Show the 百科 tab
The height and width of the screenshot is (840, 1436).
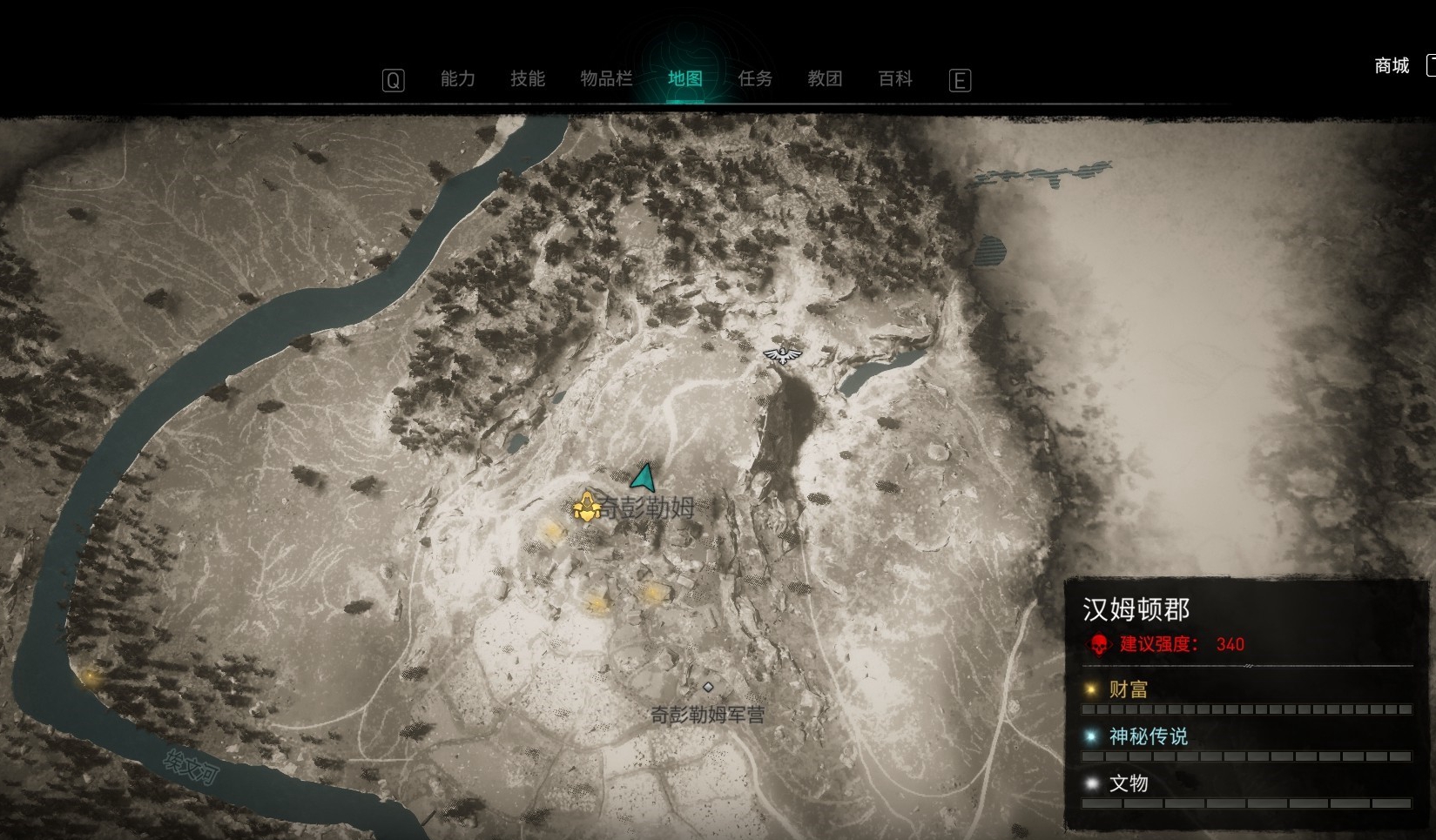click(895, 79)
